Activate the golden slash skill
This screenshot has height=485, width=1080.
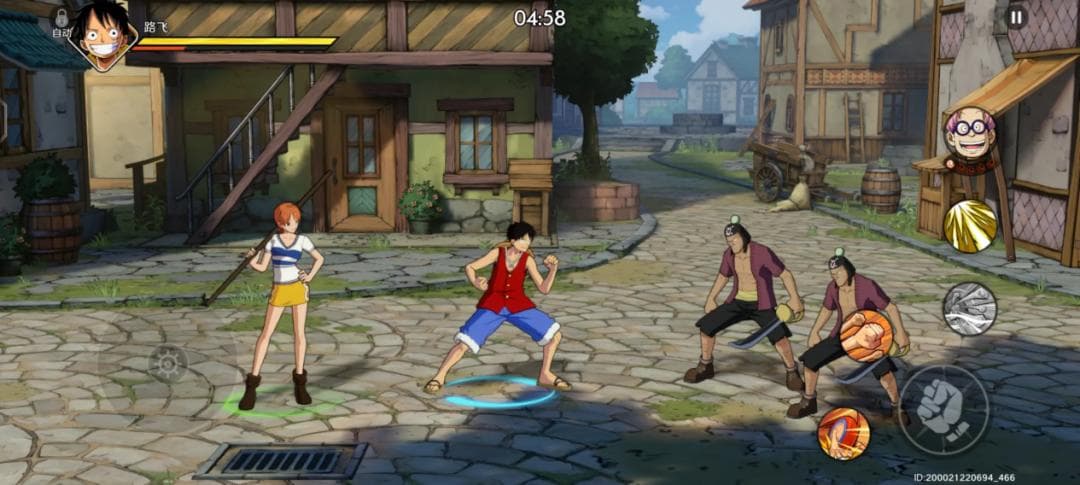pyautogui.click(x=970, y=226)
